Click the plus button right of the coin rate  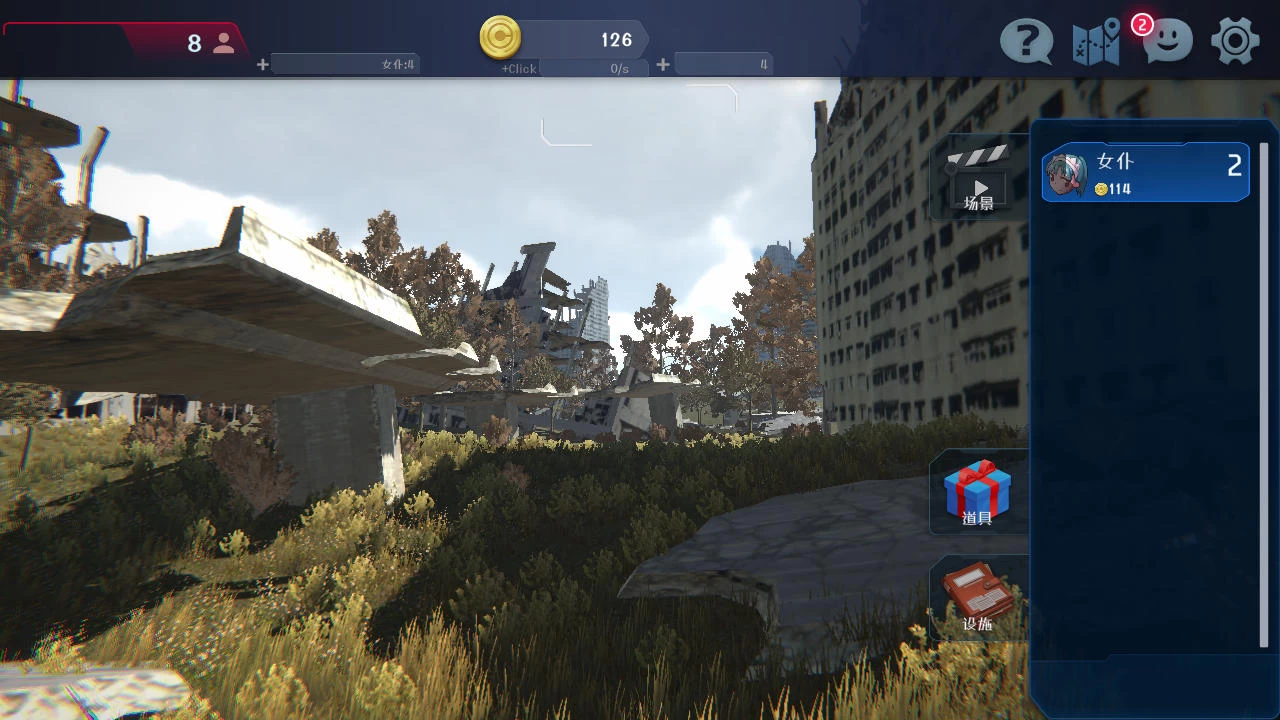[x=663, y=65]
